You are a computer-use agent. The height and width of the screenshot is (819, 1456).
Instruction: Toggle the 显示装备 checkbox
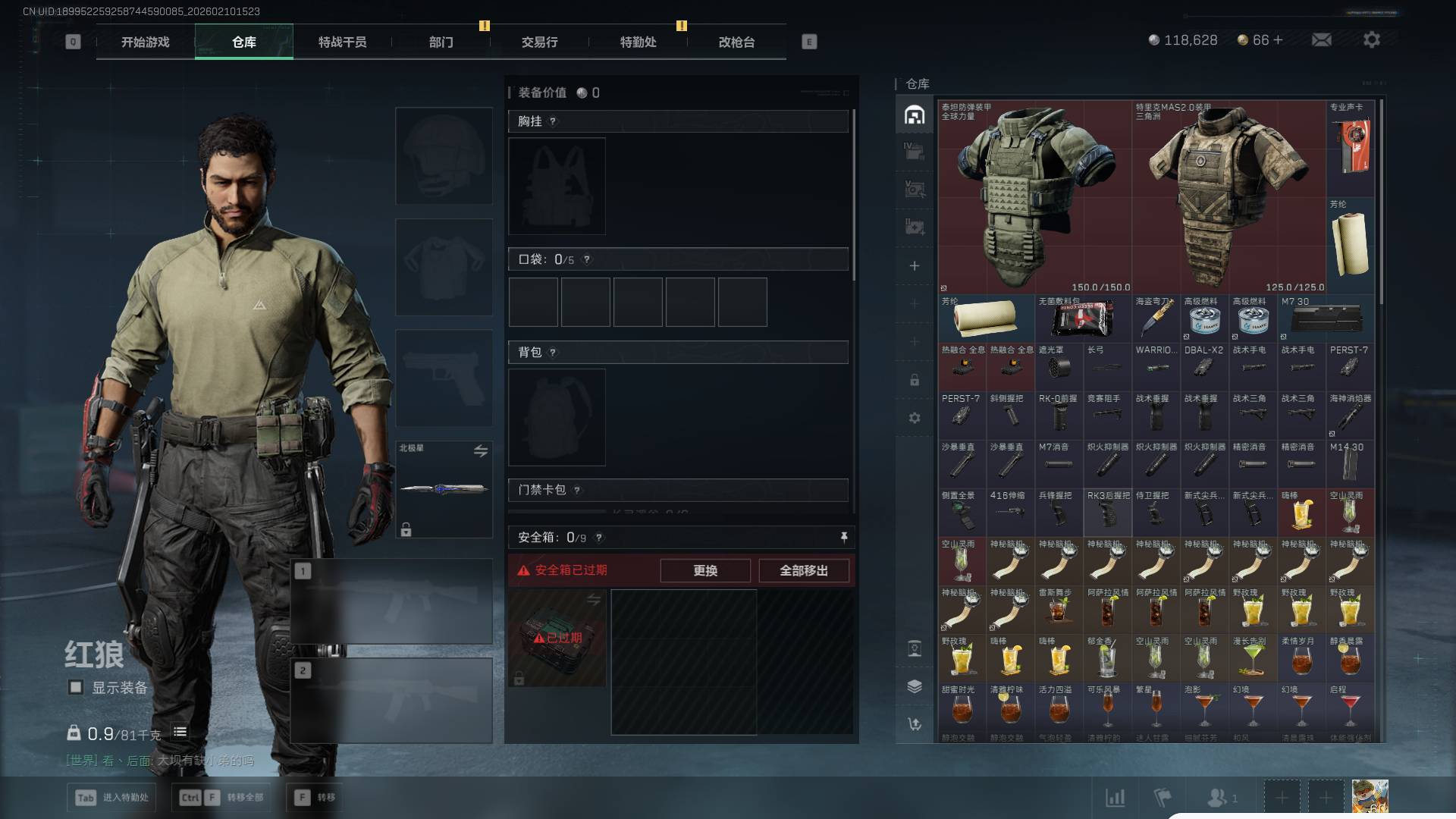[76, 687]
